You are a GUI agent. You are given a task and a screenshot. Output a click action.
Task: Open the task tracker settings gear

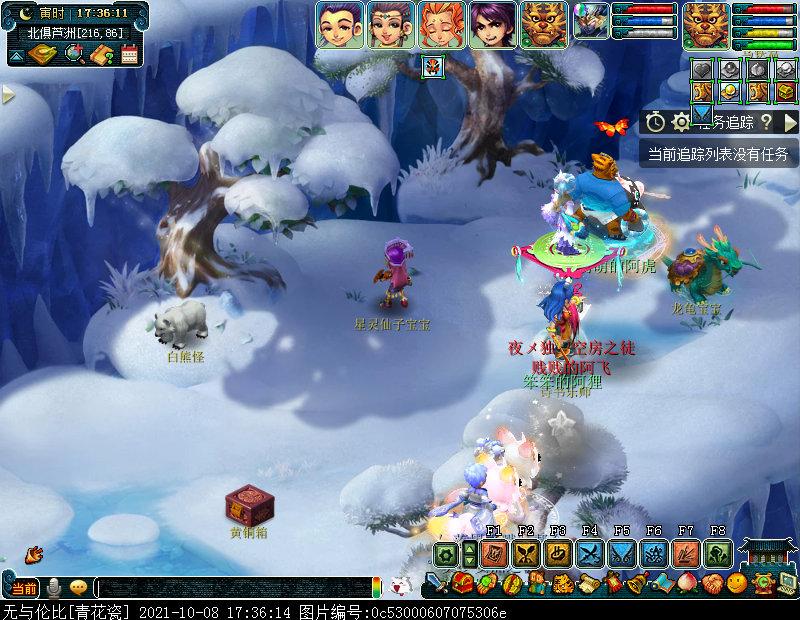pyautogui.click(x=681, y=122)
